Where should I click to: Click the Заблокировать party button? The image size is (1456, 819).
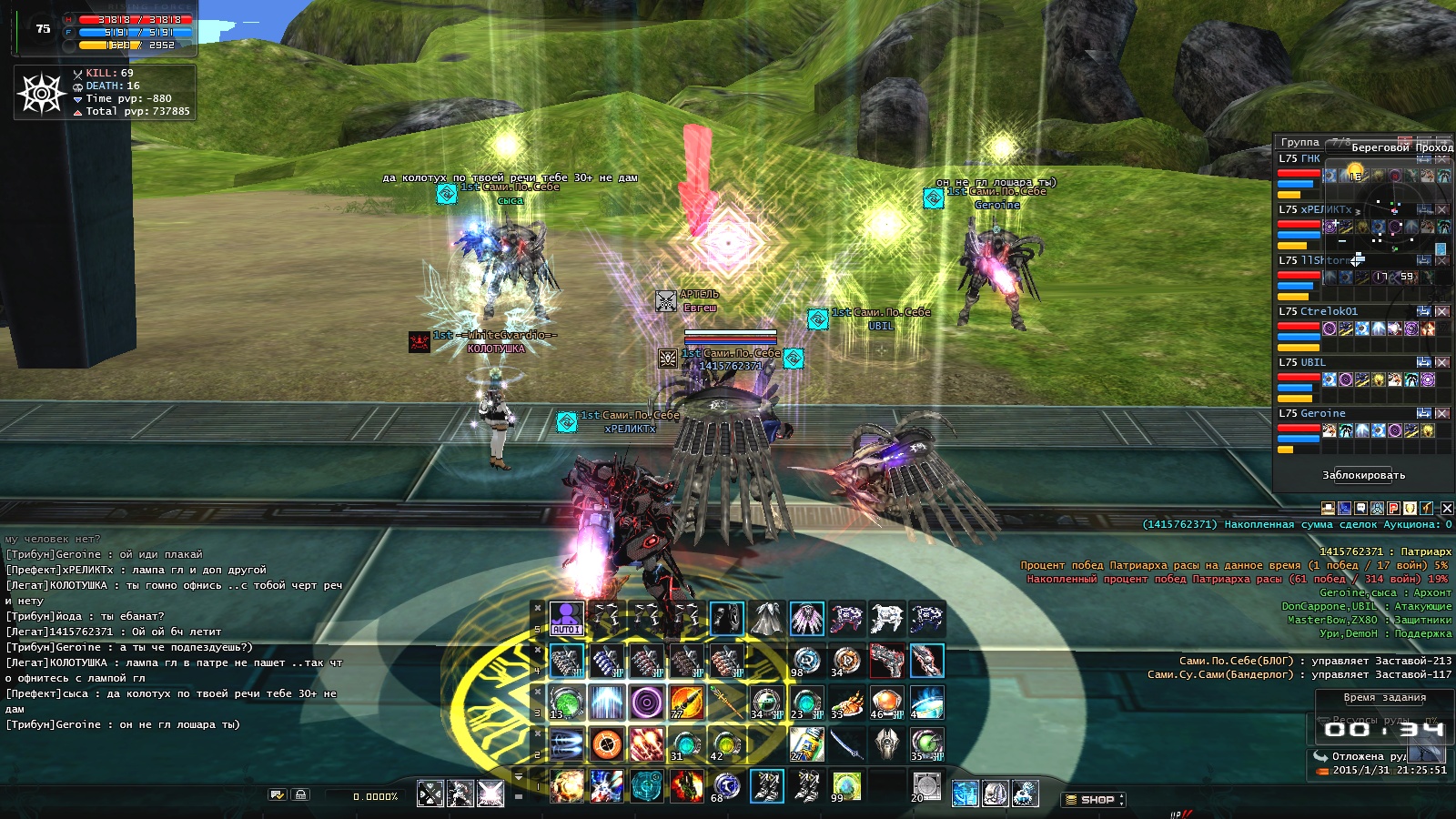(x=1363, y=475)
